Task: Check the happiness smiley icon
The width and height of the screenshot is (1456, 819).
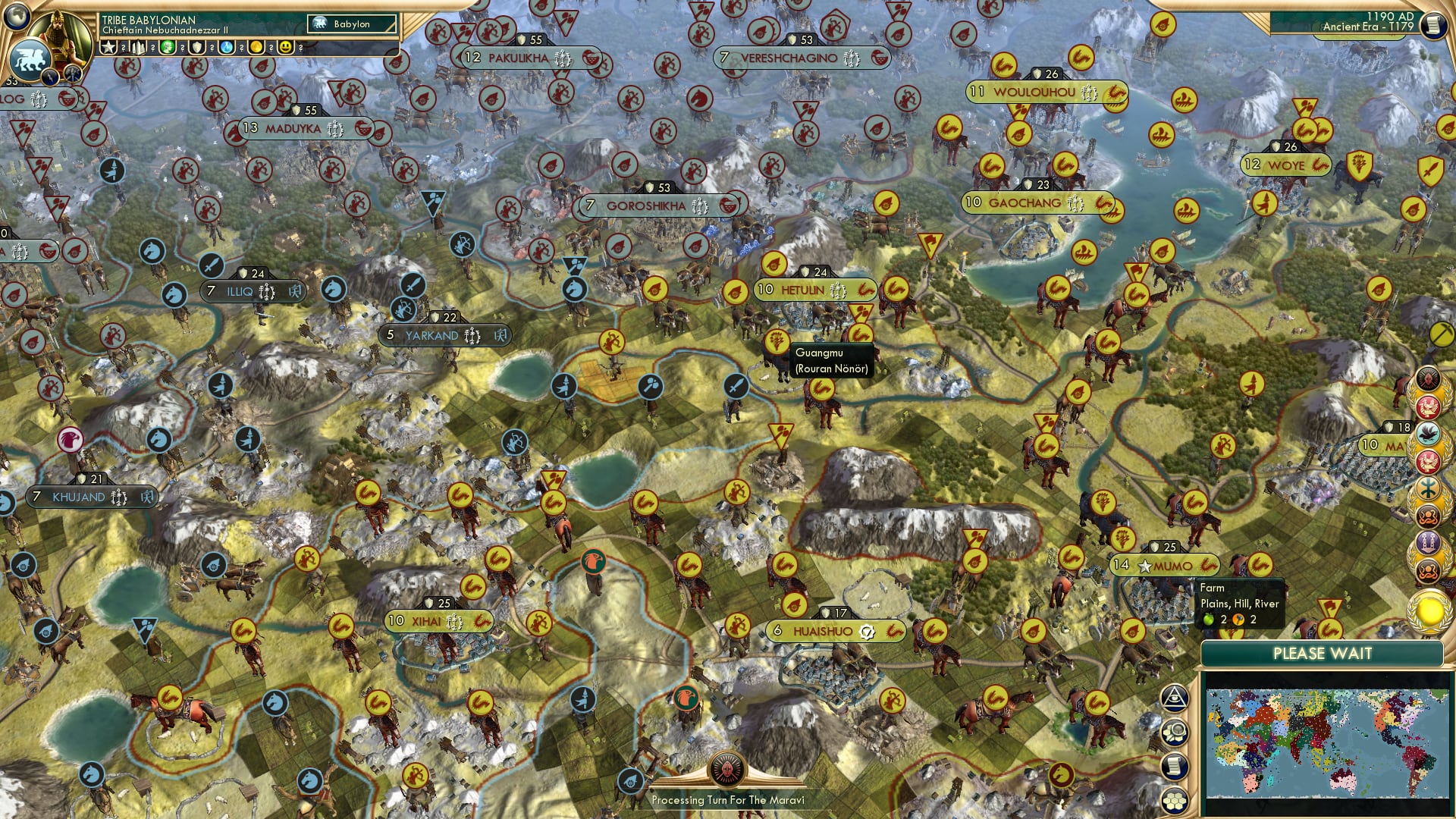Action: [284, 47]
